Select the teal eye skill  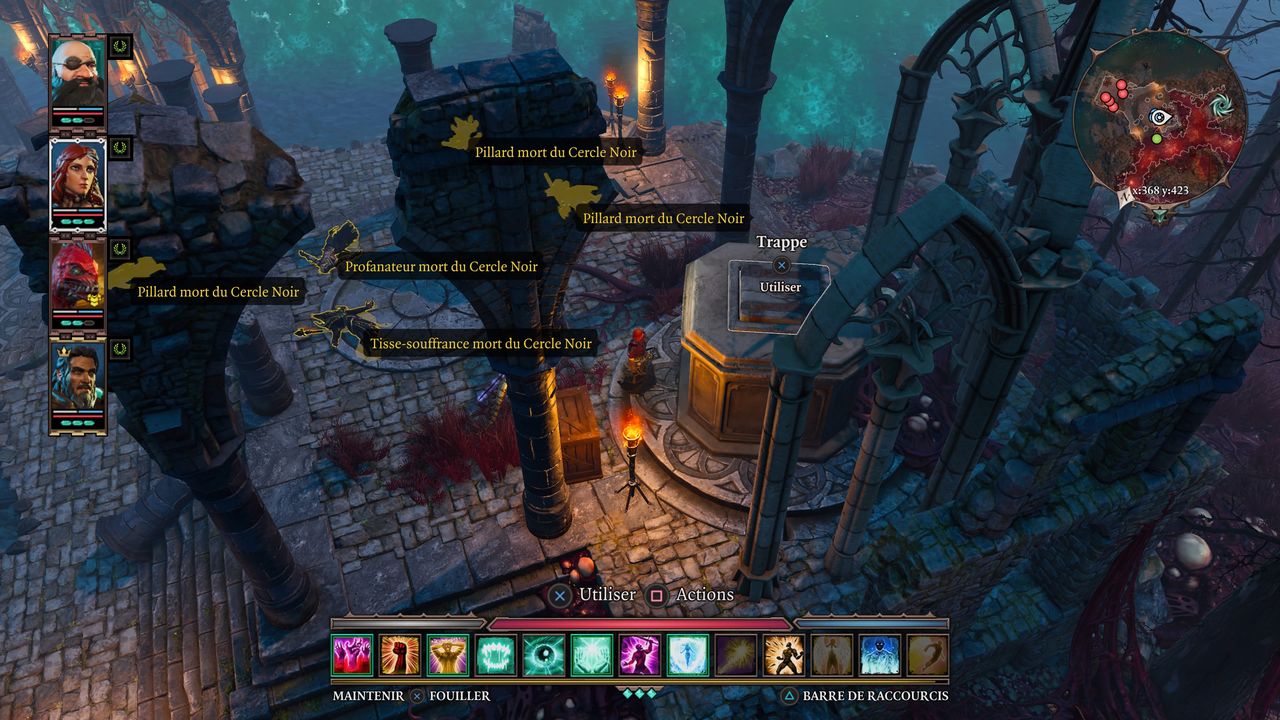[544, 655]
